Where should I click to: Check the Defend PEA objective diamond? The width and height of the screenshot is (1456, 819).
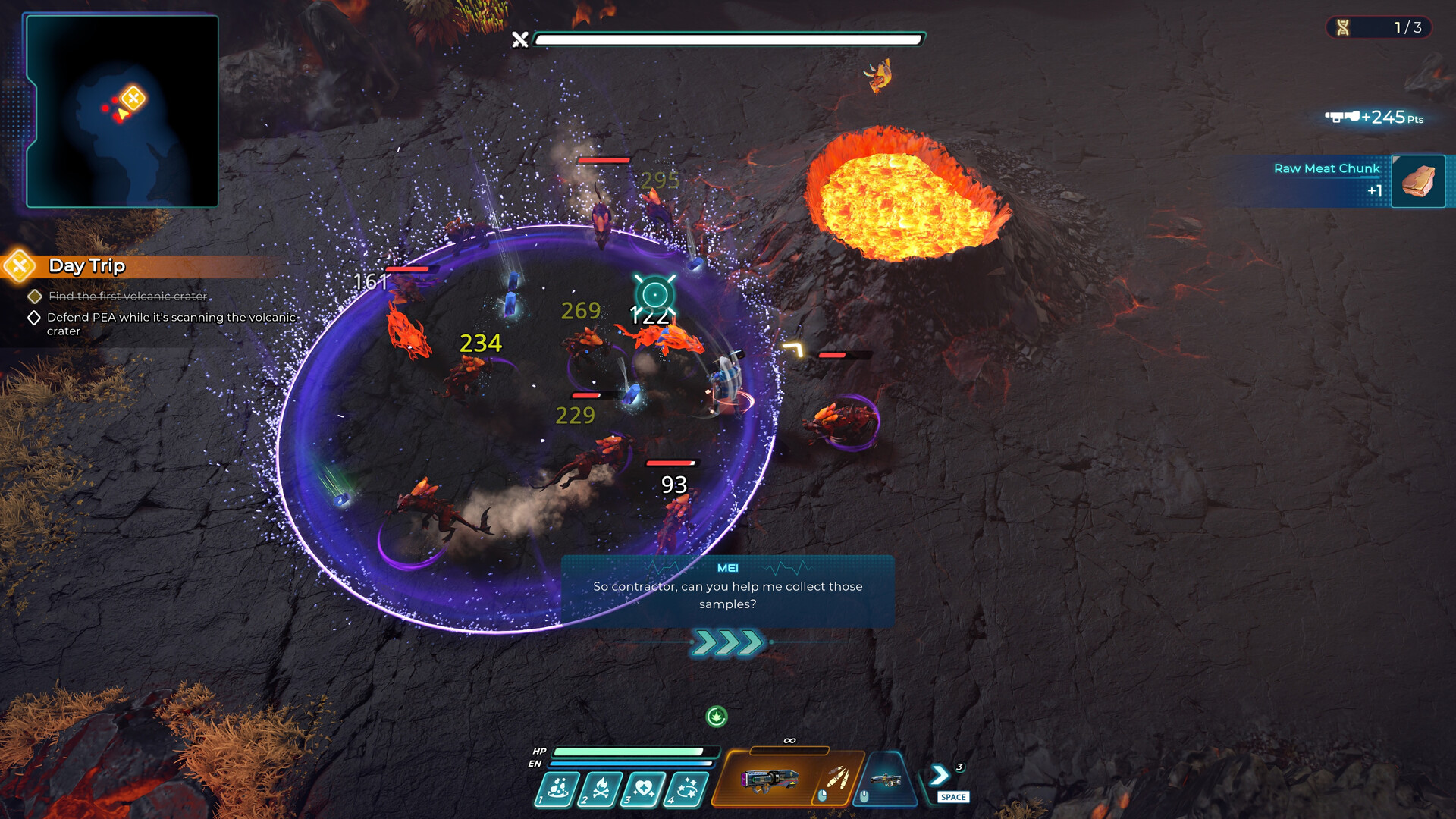[33, 318]
